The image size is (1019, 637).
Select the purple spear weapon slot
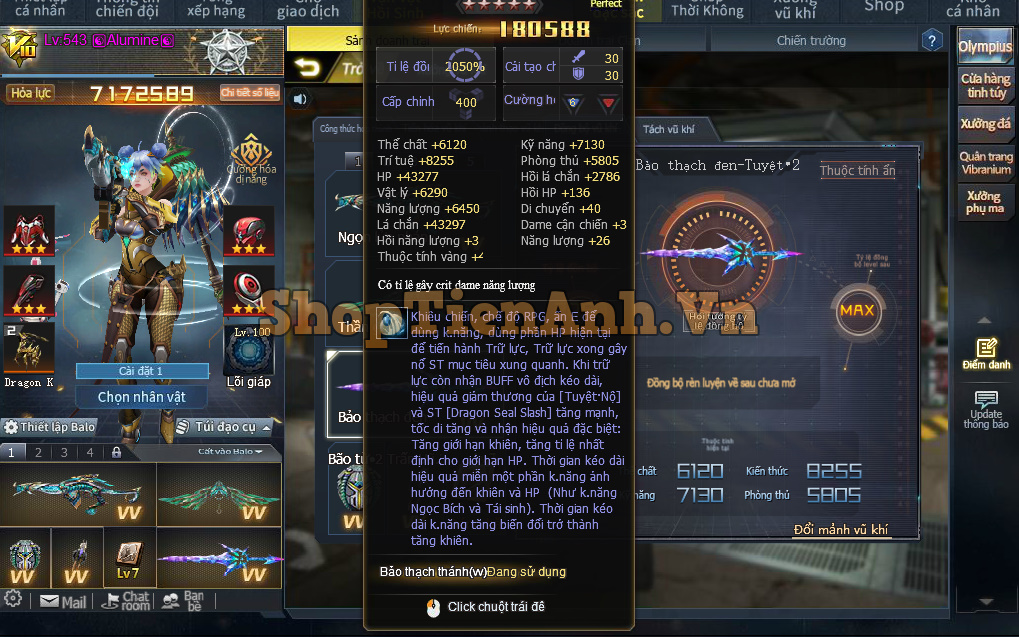point(209,561)
